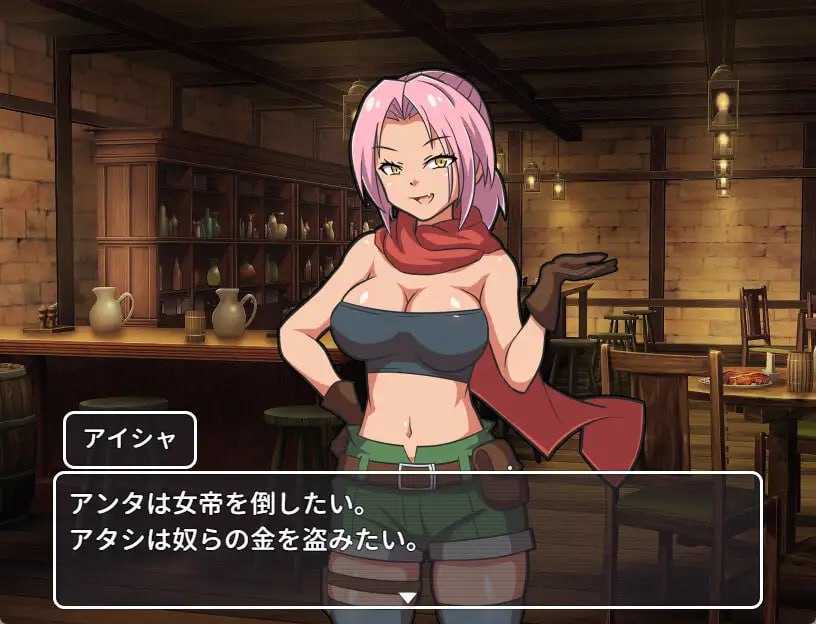The height and width of the screenshot is (624, 816).
Task: Advance dialogue with the white arrow indicator
Action: [x=407, y=597]
